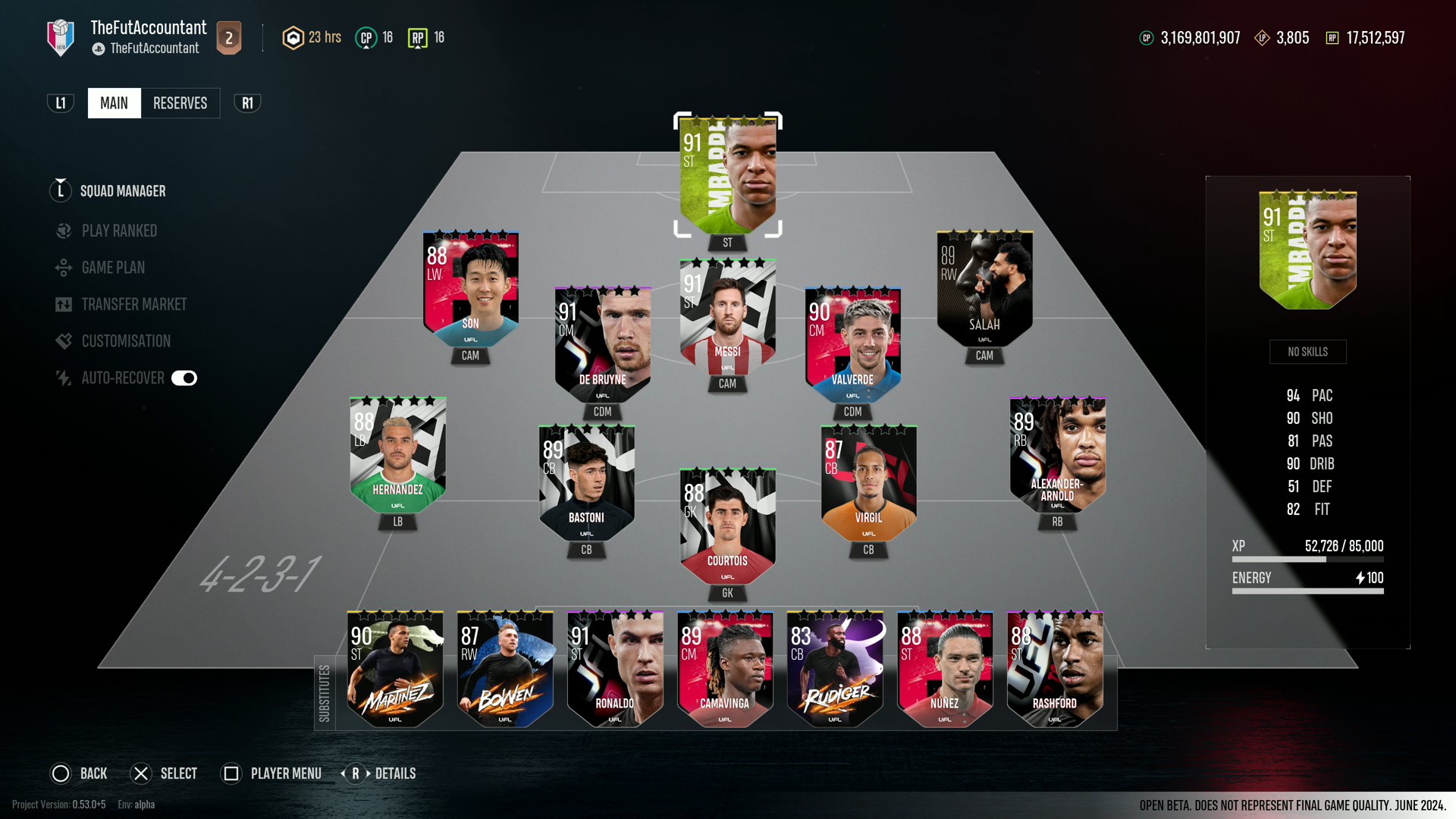Open the Customisation menu
Image resolution: width=1456 pixels, height=819 pixels.
click(124, 340)
